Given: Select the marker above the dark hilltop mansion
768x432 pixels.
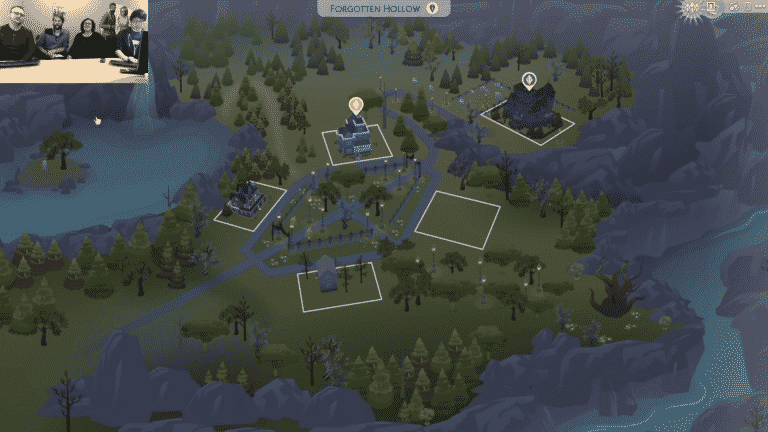Looking at the screenshot, I should click(527, 79).
